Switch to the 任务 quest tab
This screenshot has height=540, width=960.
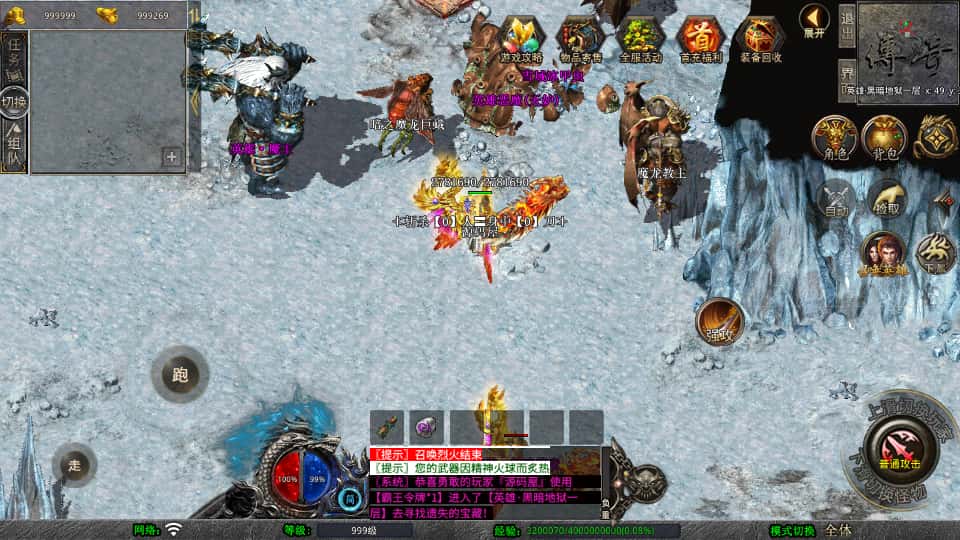[x=14, y=58]
